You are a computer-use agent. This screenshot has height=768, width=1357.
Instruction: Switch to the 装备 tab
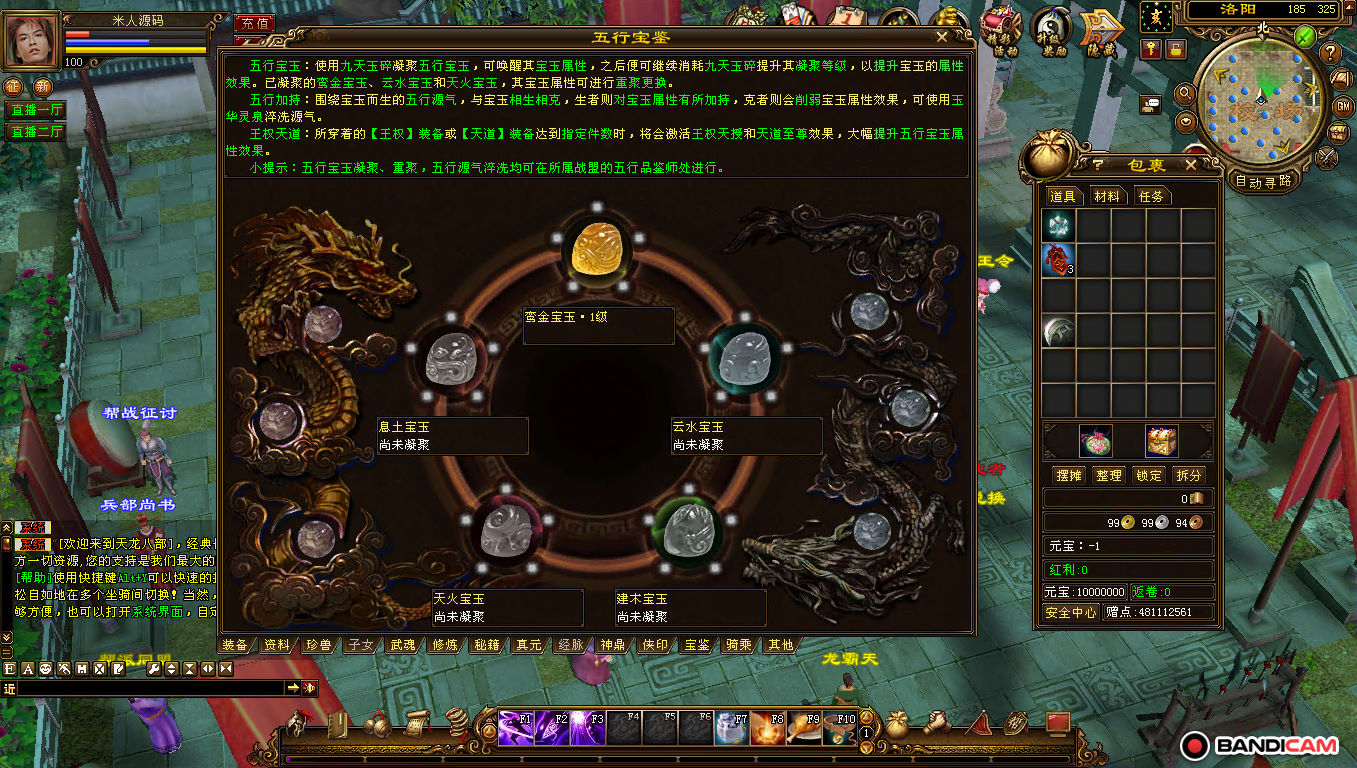235,645
